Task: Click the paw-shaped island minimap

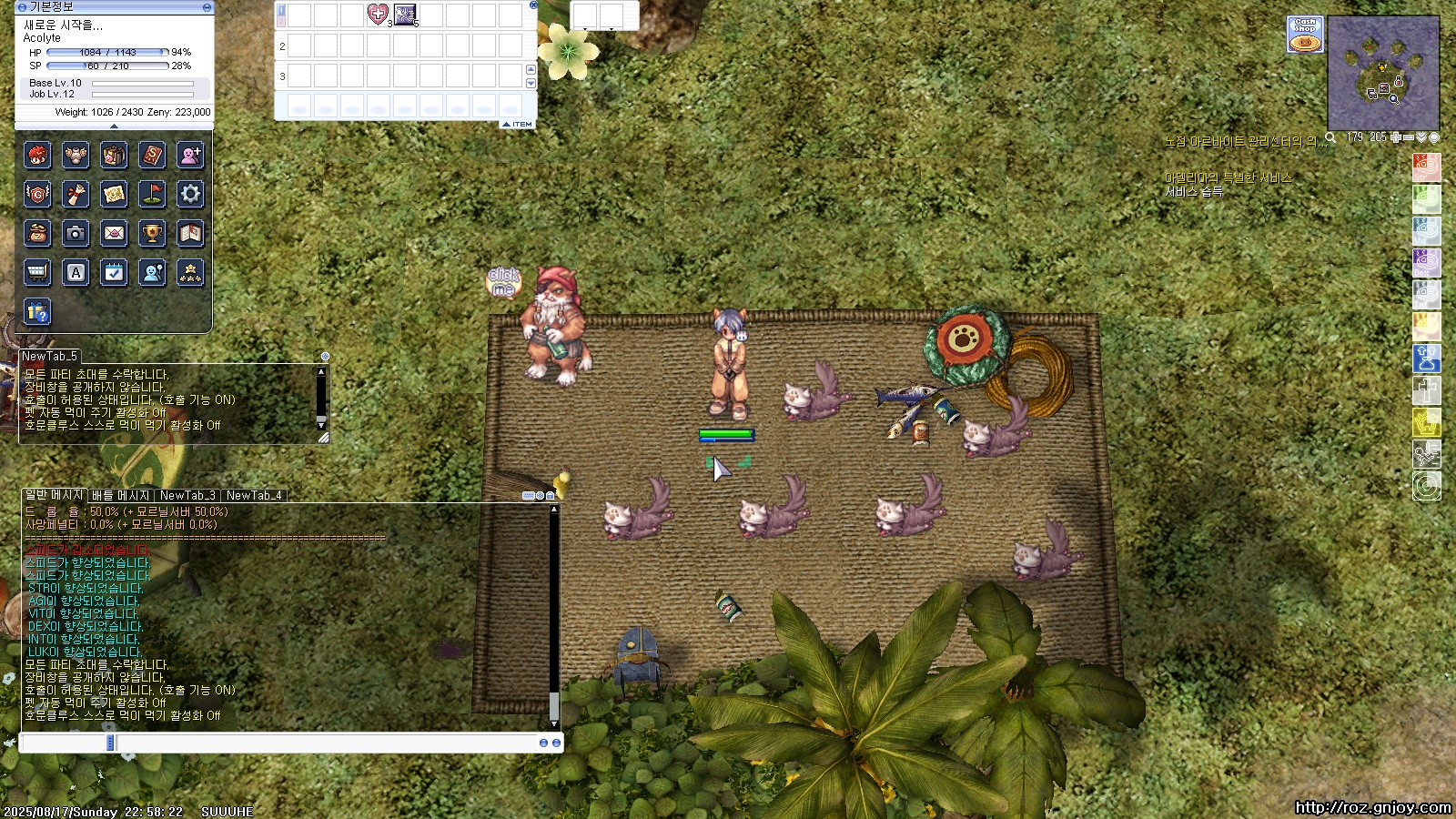Action: tap(1383, 73)
